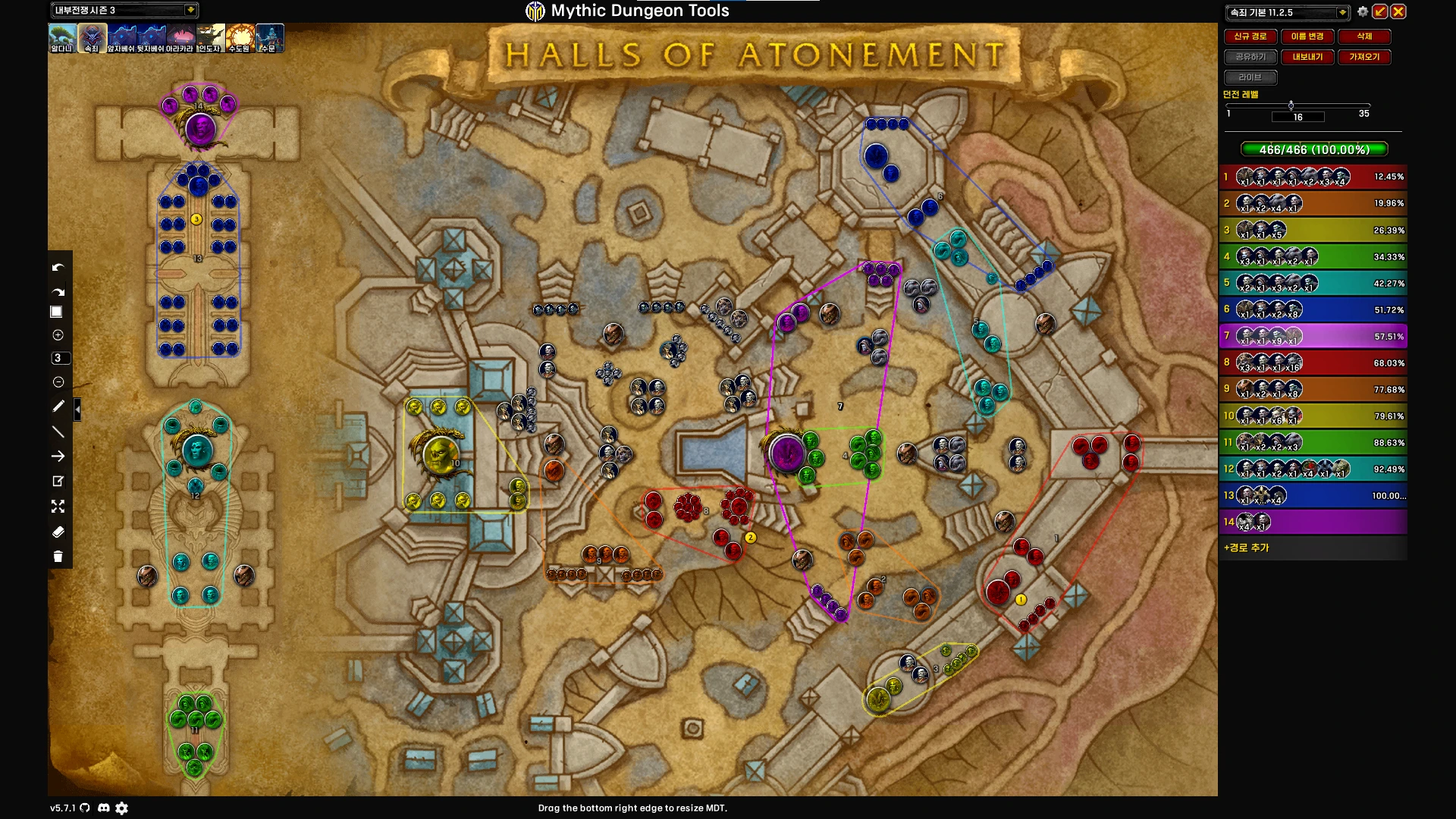1456x819 pixels.
Task: Delete the route with 삭제
Action: tap(1364, 36)
